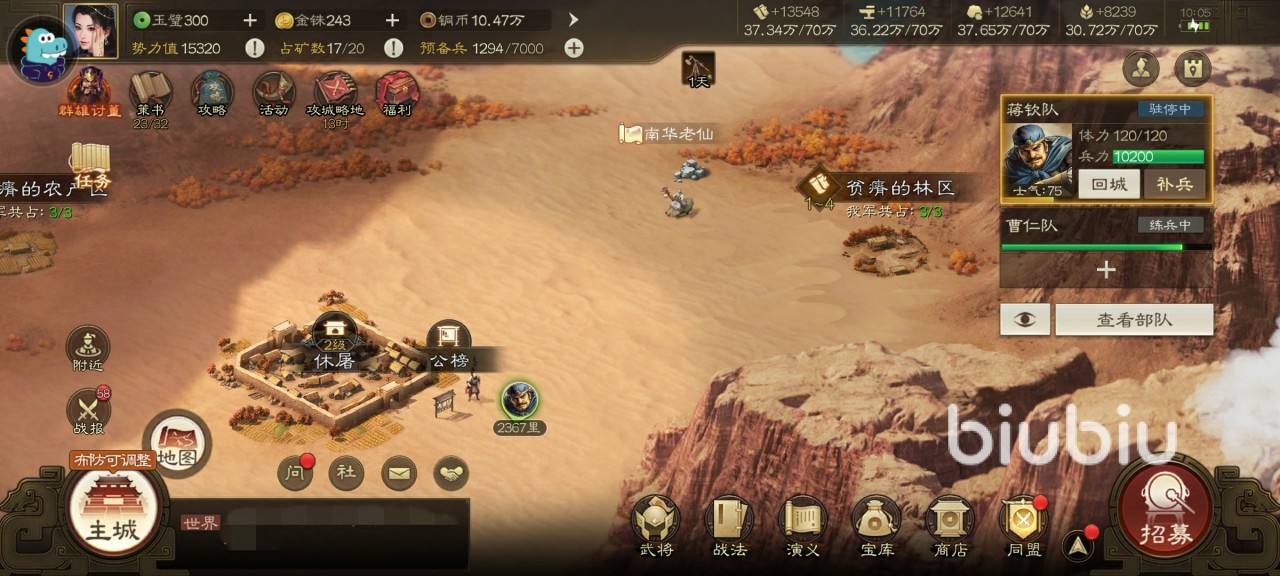Open the 战法 tactics menu
The image size is (1280, 576).
coord(729,525)
